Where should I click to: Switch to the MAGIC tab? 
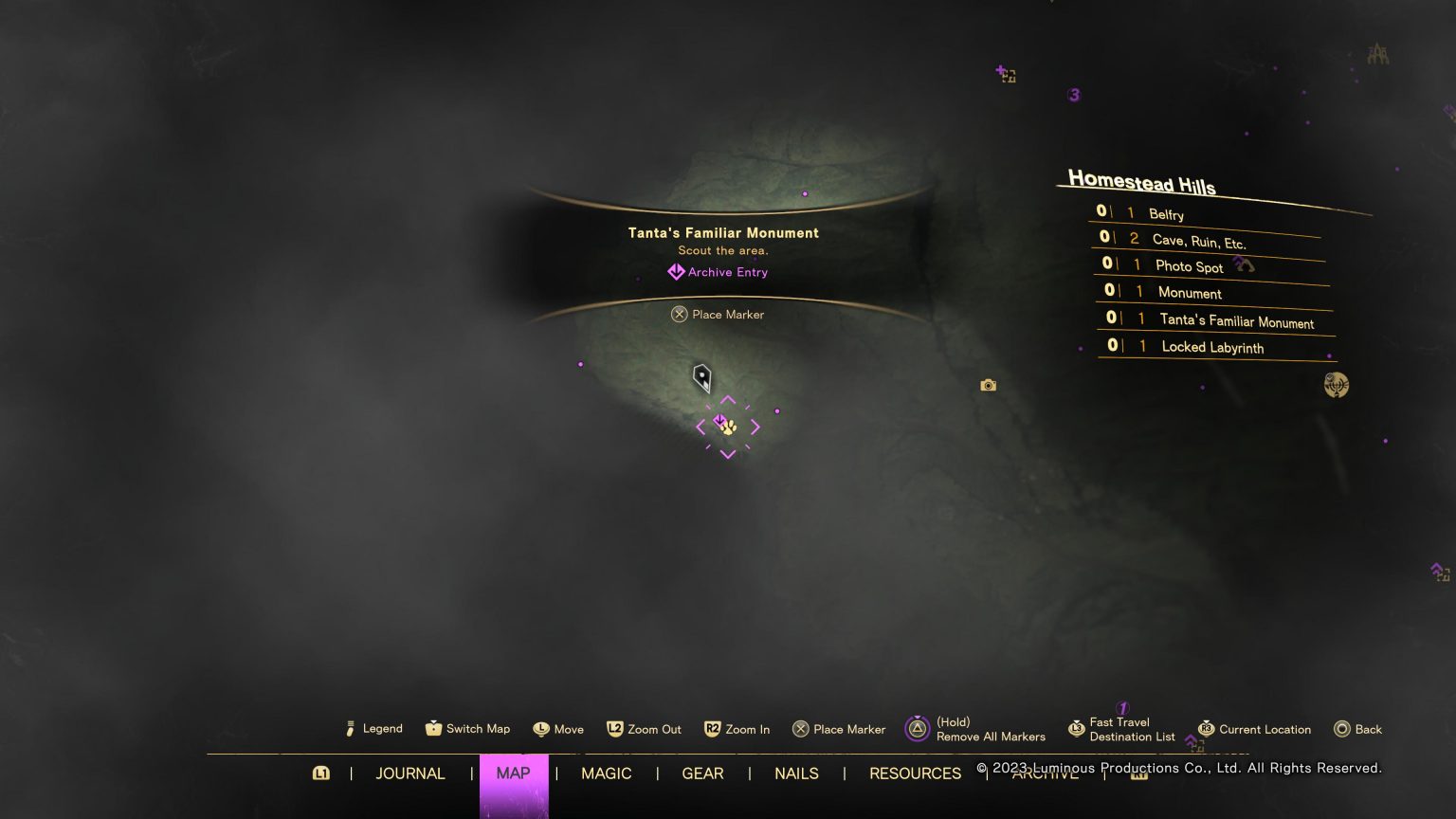pos(607,773)
